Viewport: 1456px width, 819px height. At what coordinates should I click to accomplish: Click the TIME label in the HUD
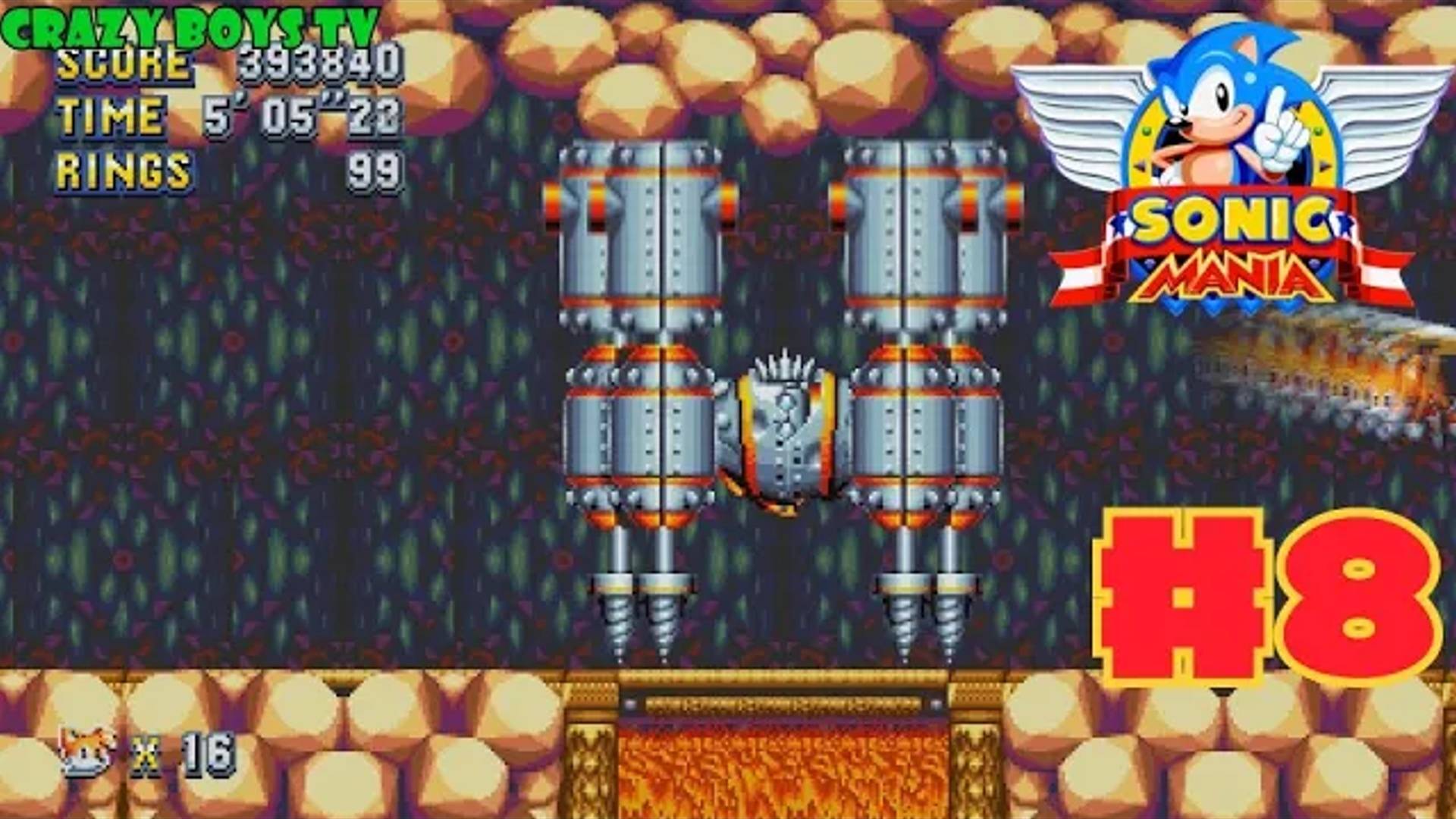point(110,115)
